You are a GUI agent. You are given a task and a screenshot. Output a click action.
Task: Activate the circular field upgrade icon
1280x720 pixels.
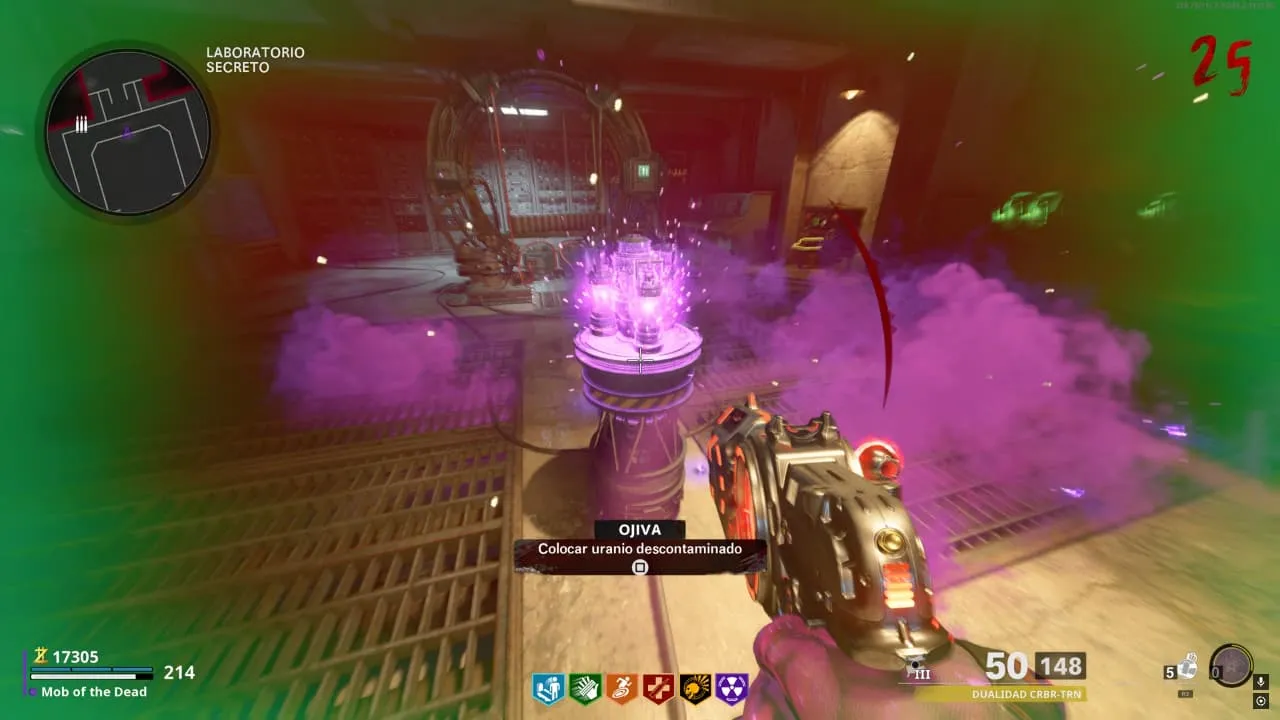(1230, 665)
